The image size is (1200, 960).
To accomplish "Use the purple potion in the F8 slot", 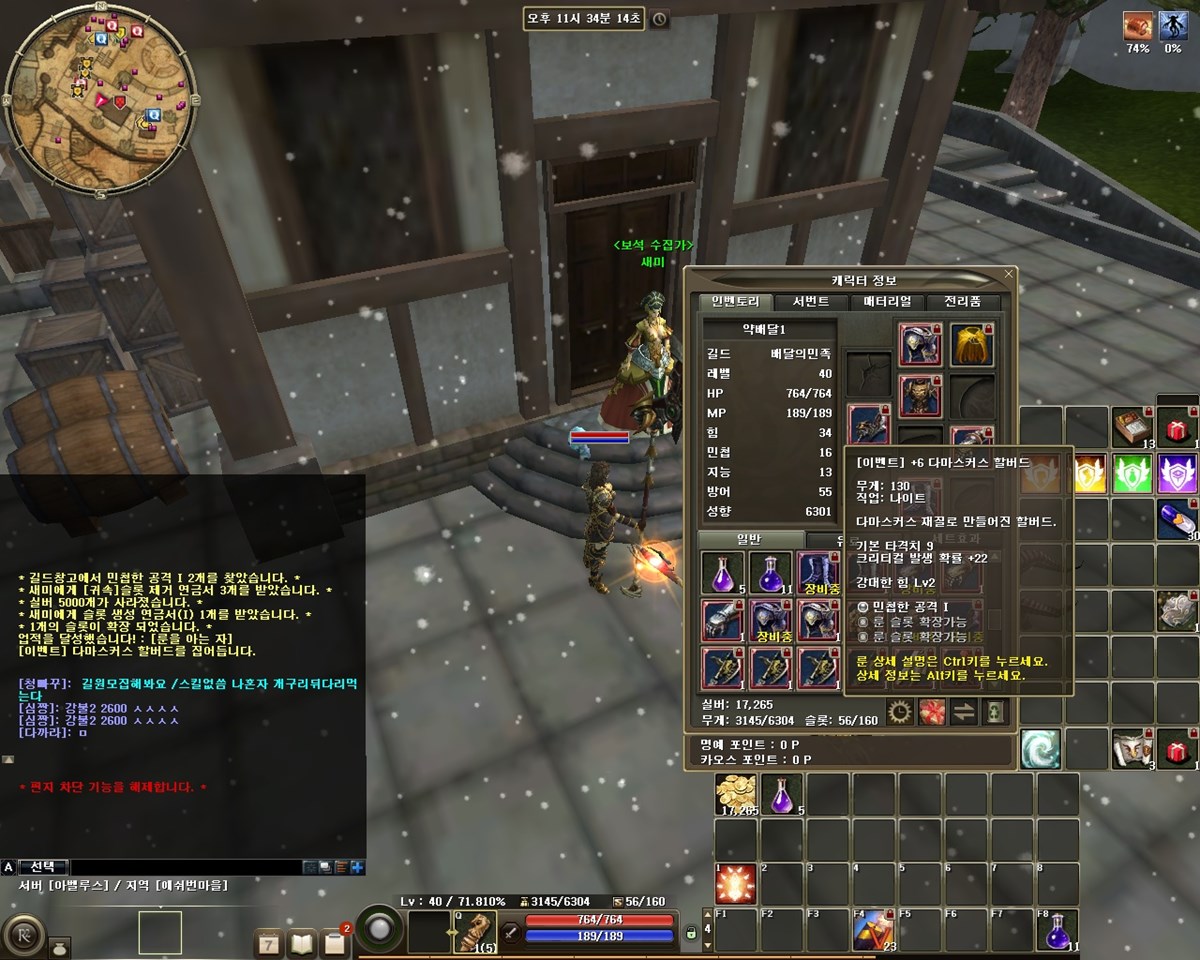I will [x=1058, y=930].
